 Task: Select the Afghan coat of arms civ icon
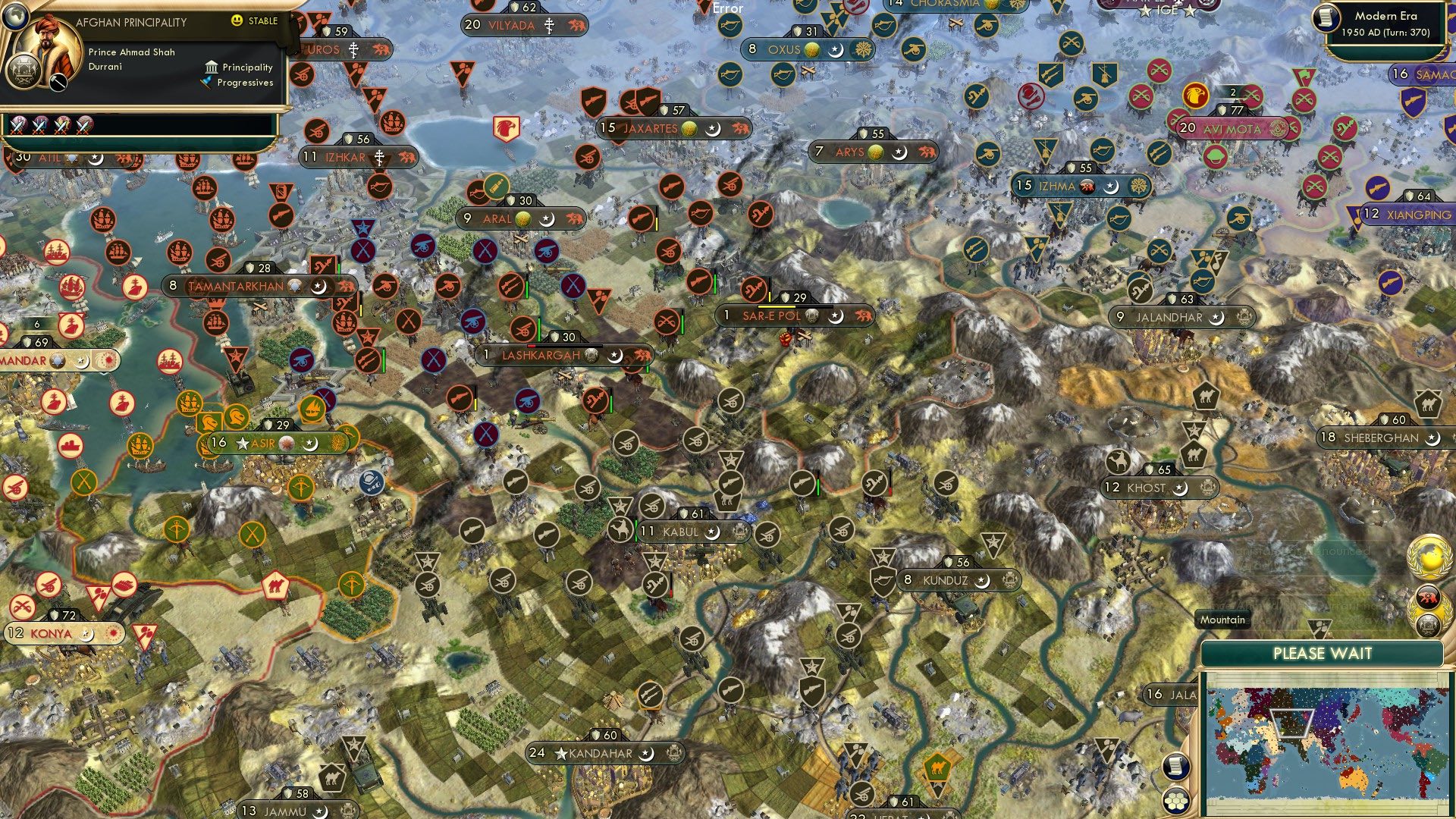point(24,69)
